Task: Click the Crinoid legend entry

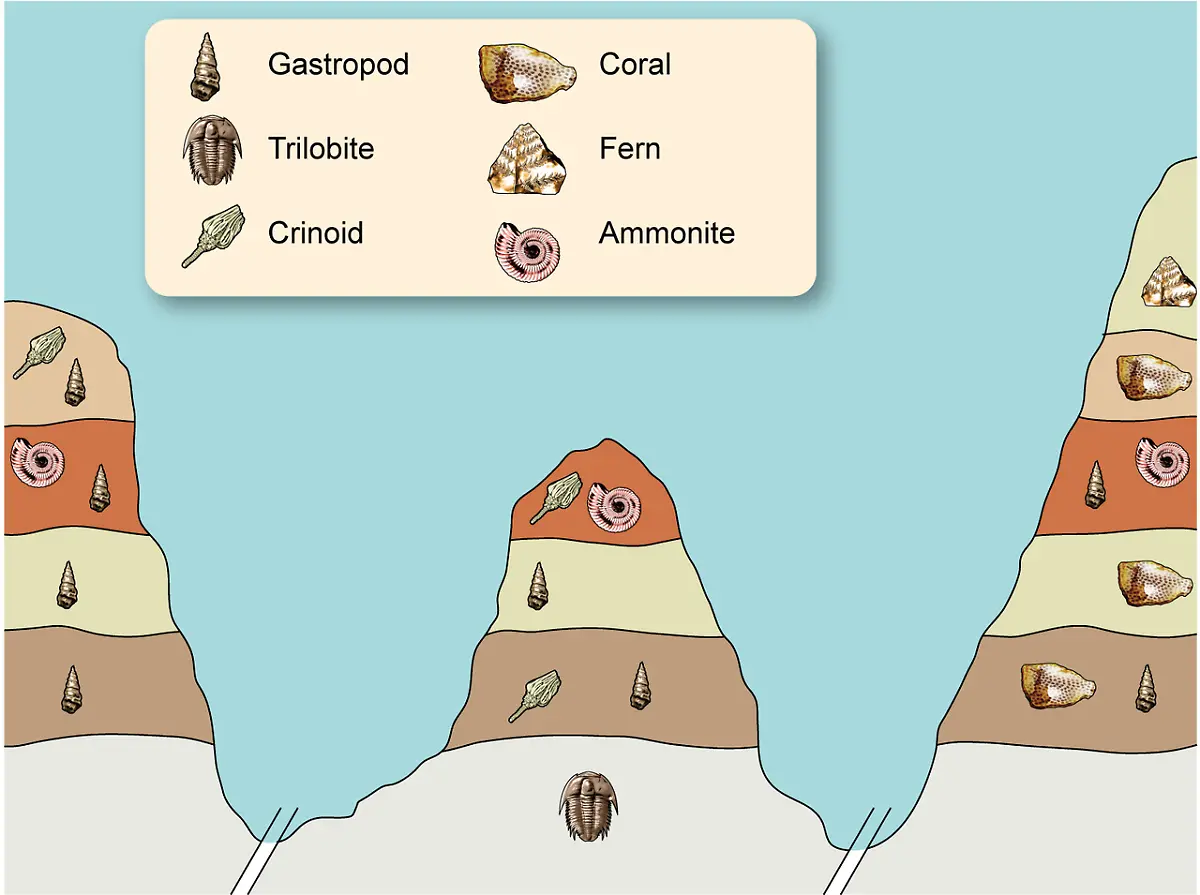Action: coord(315,234)
